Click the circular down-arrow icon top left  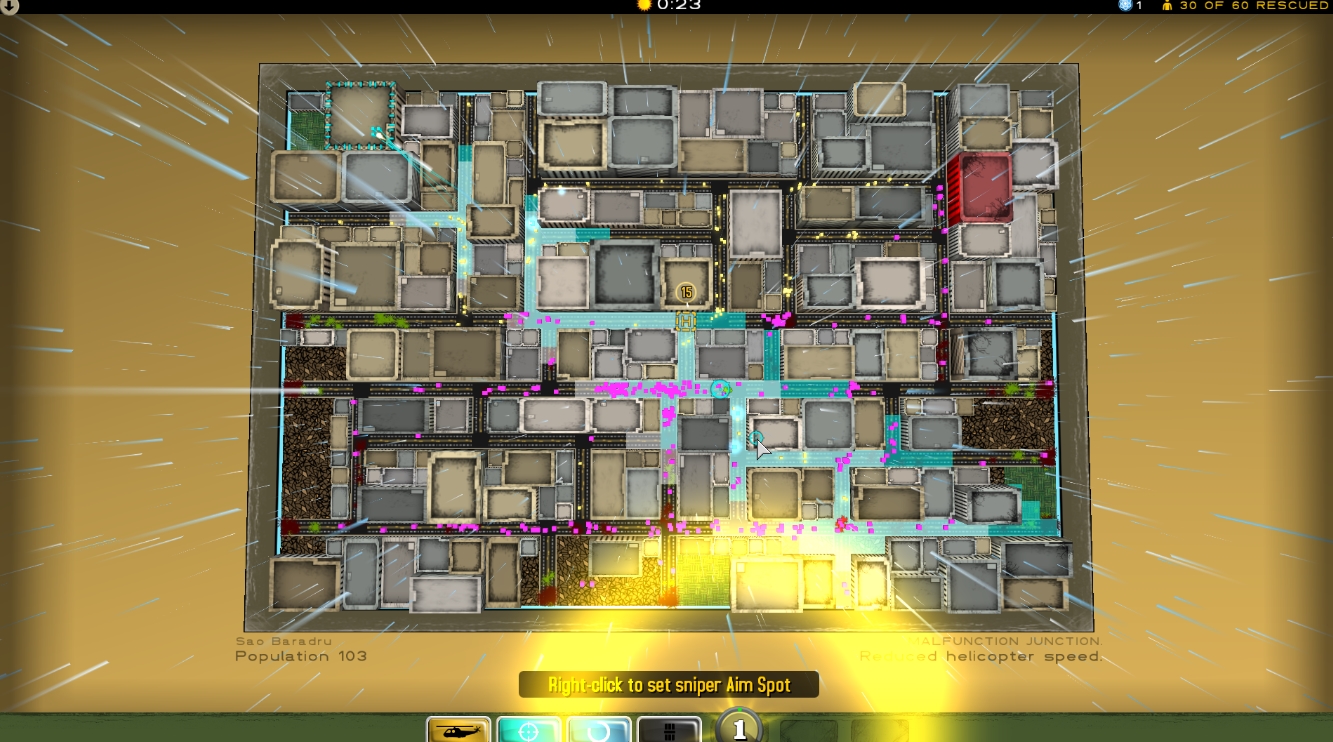(x=10, y=5)
